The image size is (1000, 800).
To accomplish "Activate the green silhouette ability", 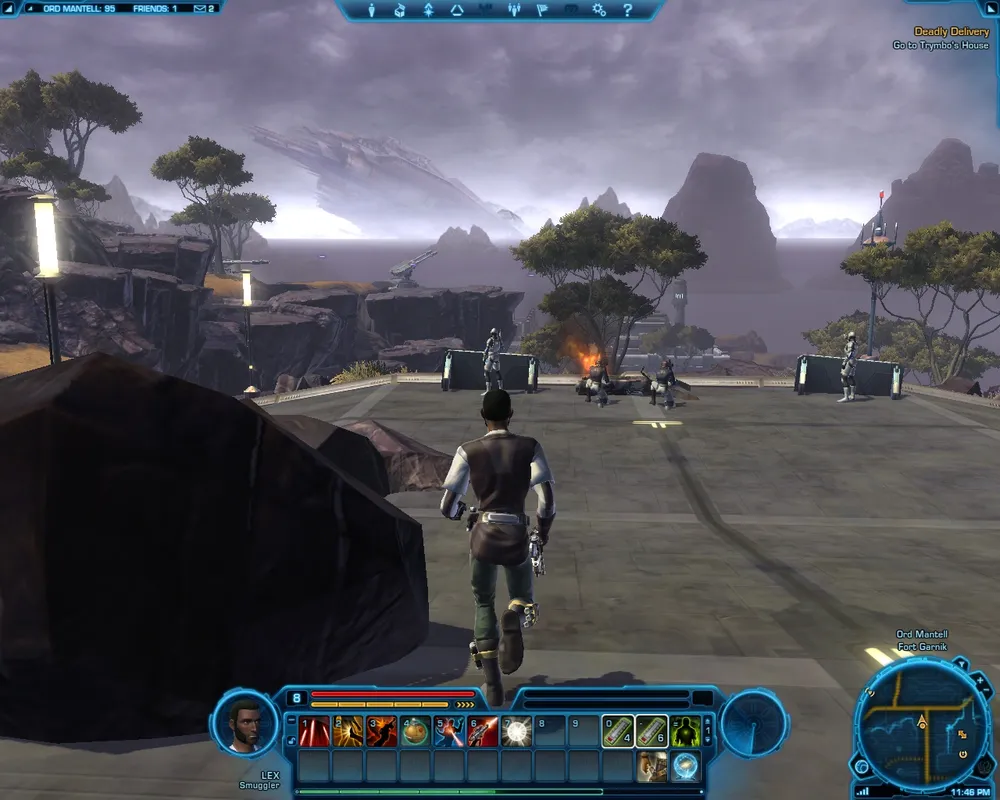I will coord(686,732).
